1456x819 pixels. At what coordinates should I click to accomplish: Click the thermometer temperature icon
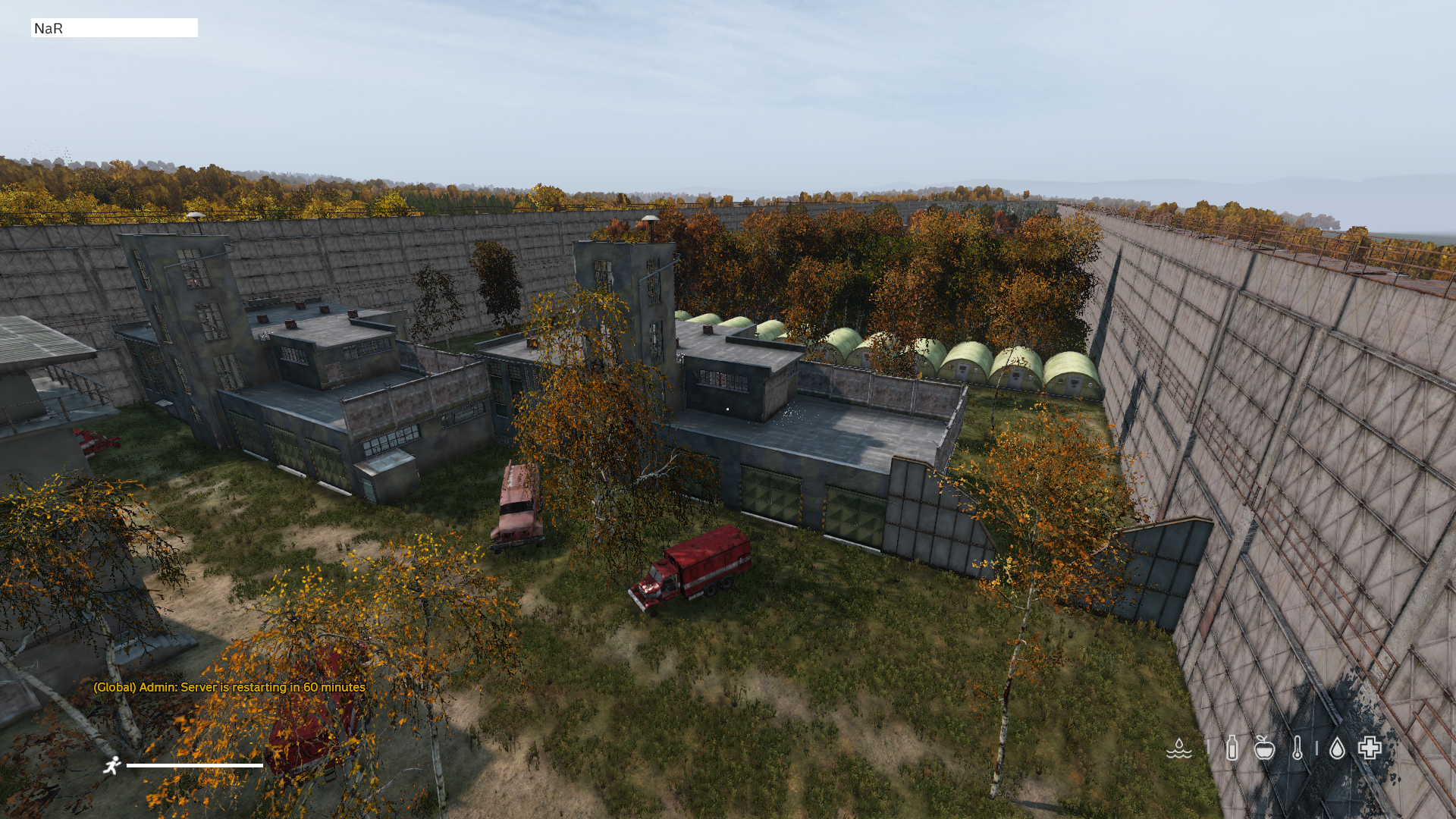1298,748
